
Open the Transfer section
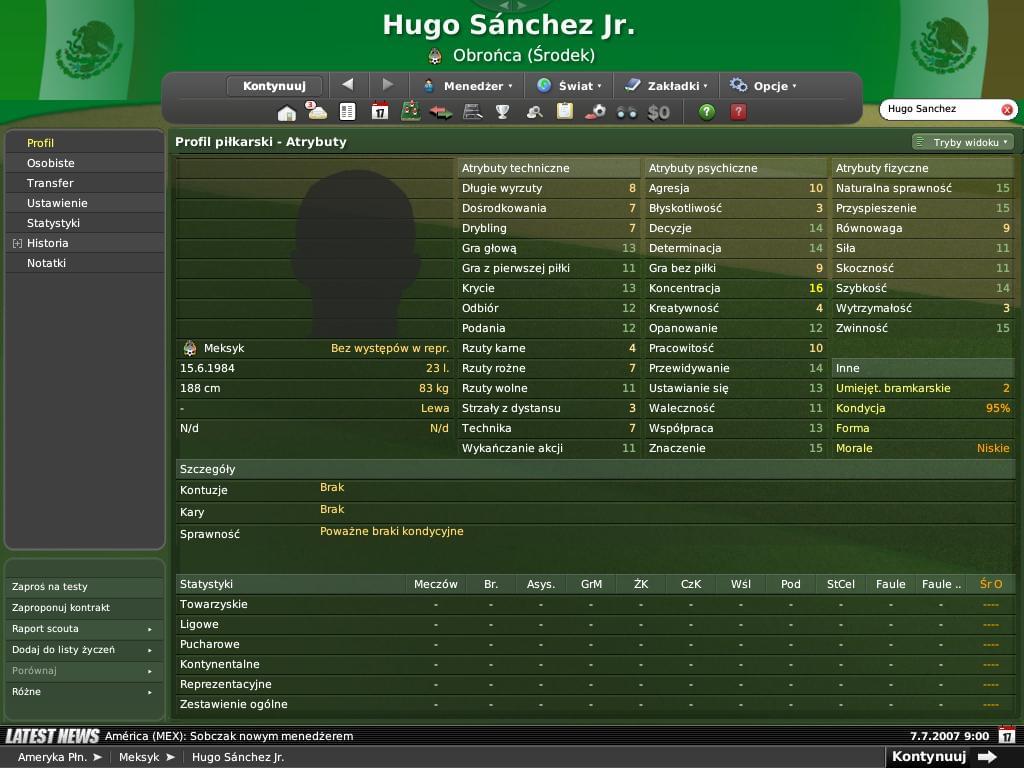(x=50, y=183)
